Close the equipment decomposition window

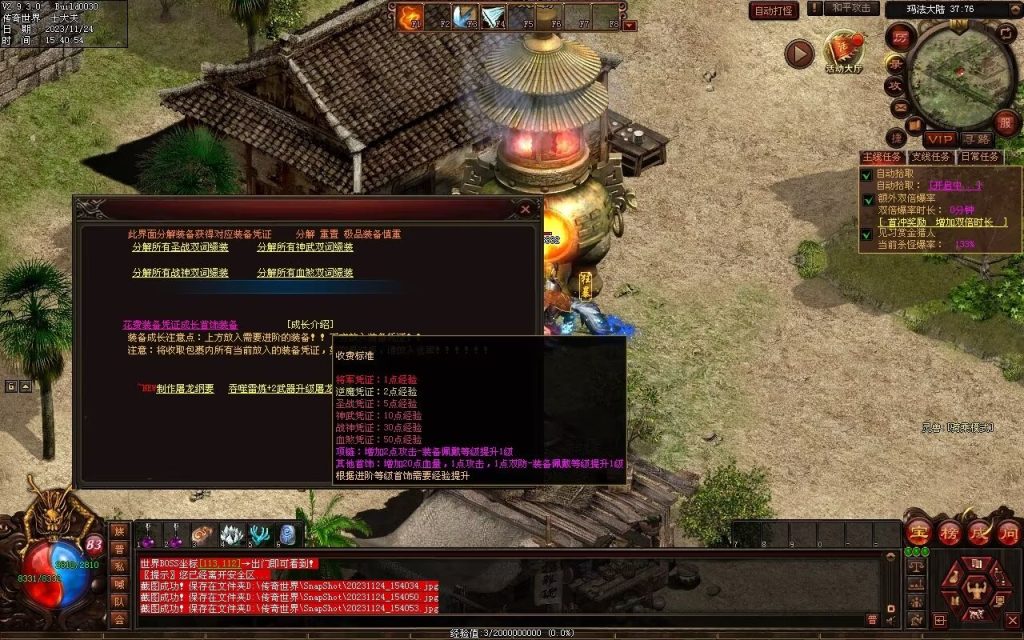coord(525,209)
